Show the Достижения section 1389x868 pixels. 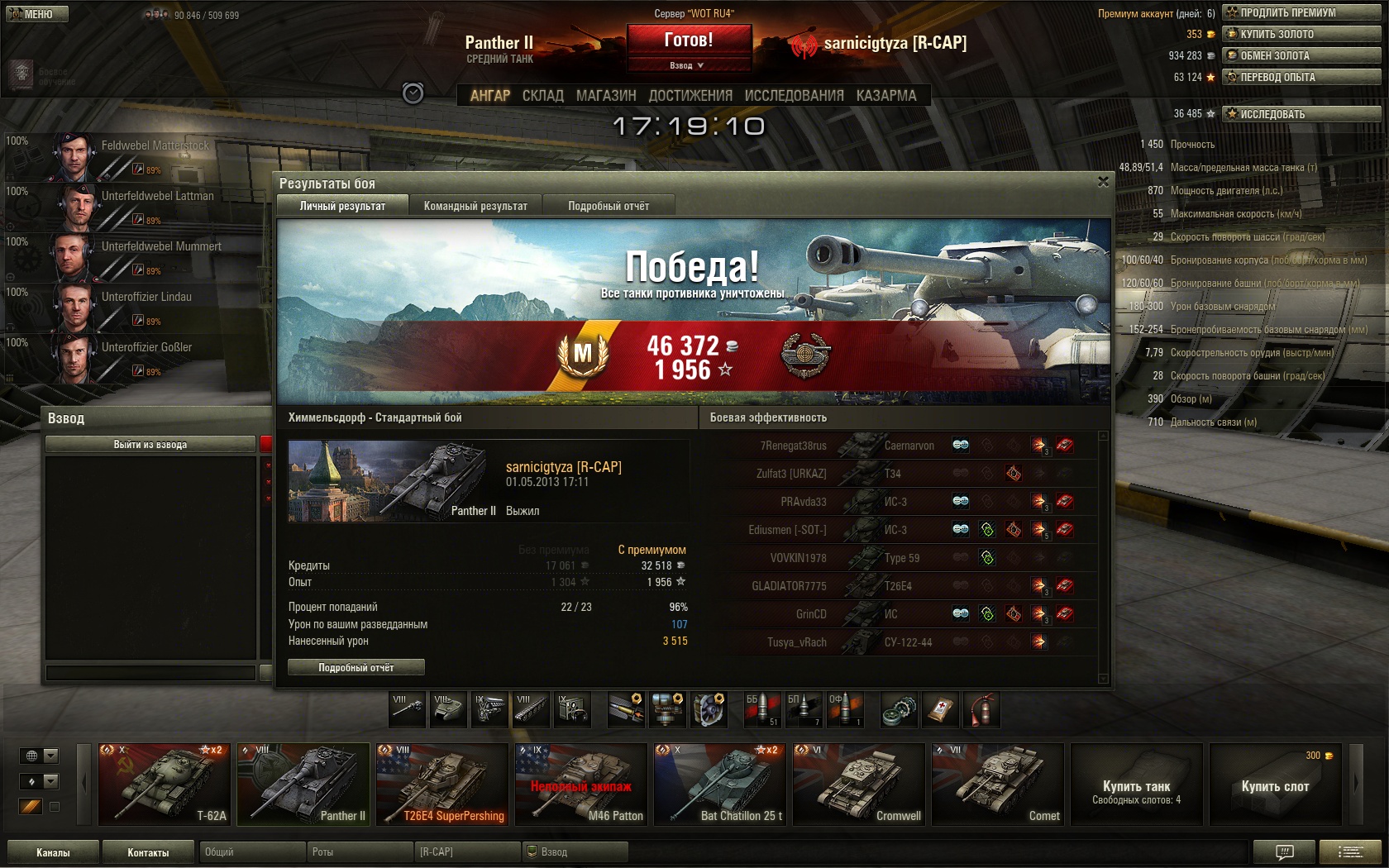pos(690,96)
